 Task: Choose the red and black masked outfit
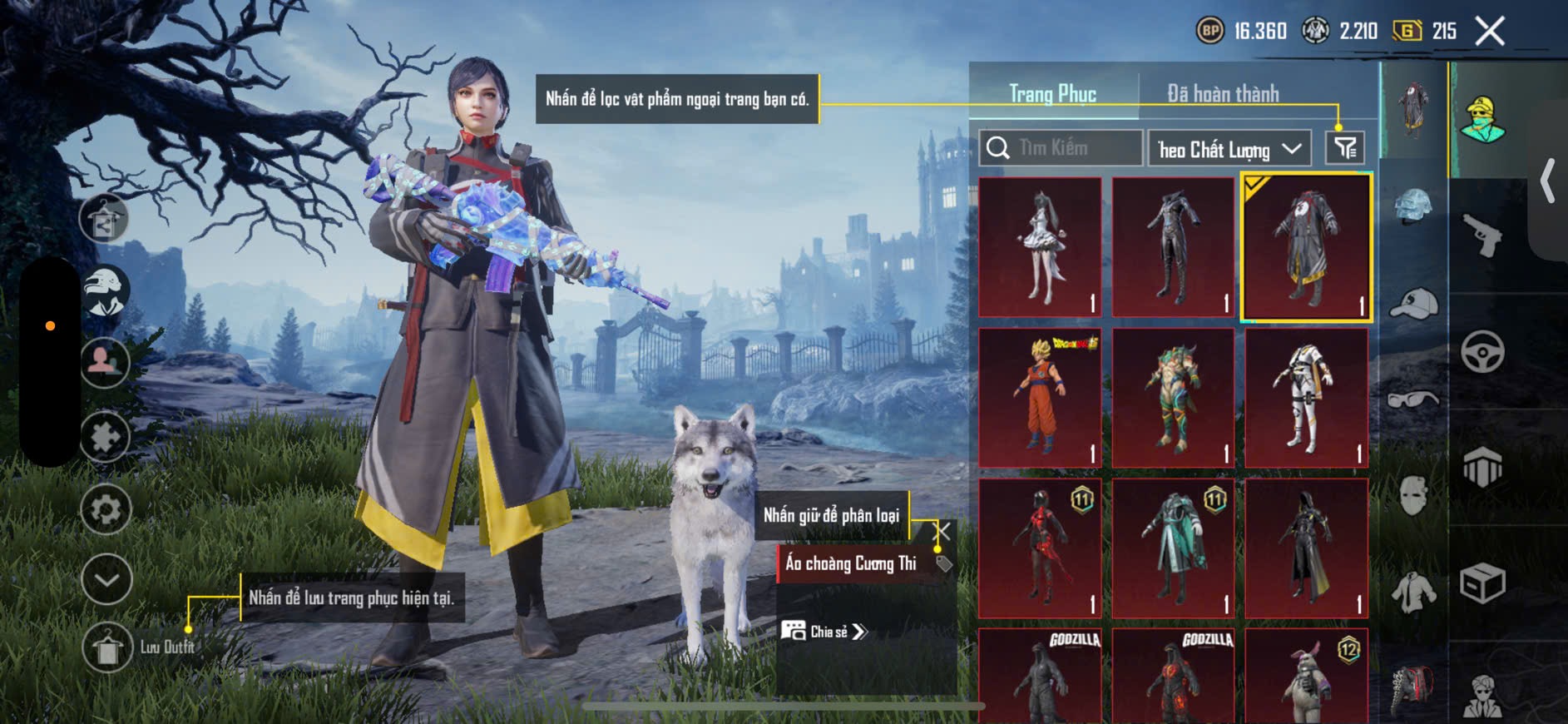click(x=1040, y=548)
